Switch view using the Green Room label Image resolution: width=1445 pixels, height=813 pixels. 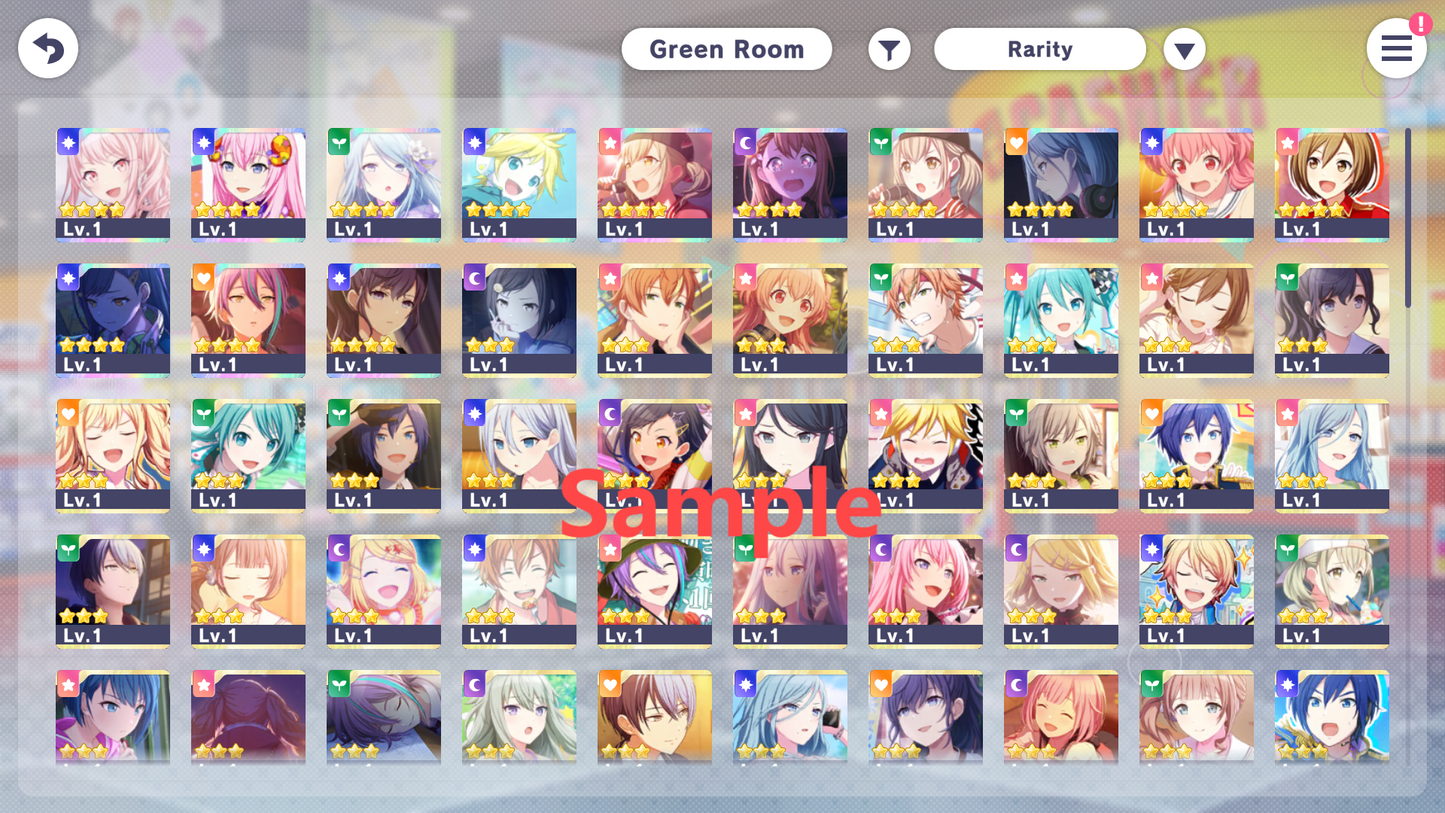727,48
